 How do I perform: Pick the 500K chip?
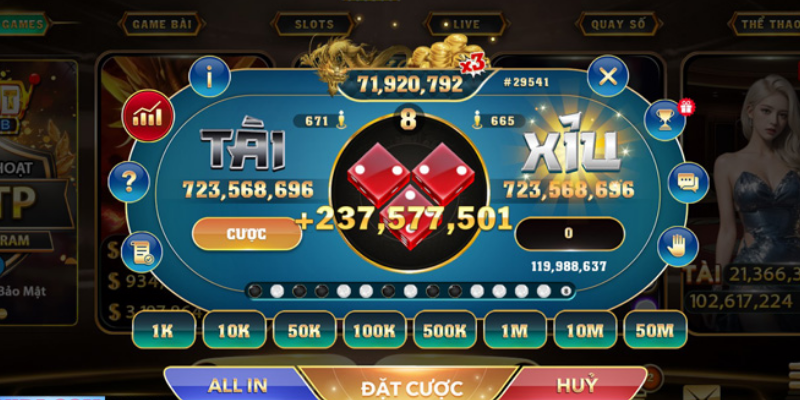click(x=445, y=329)
